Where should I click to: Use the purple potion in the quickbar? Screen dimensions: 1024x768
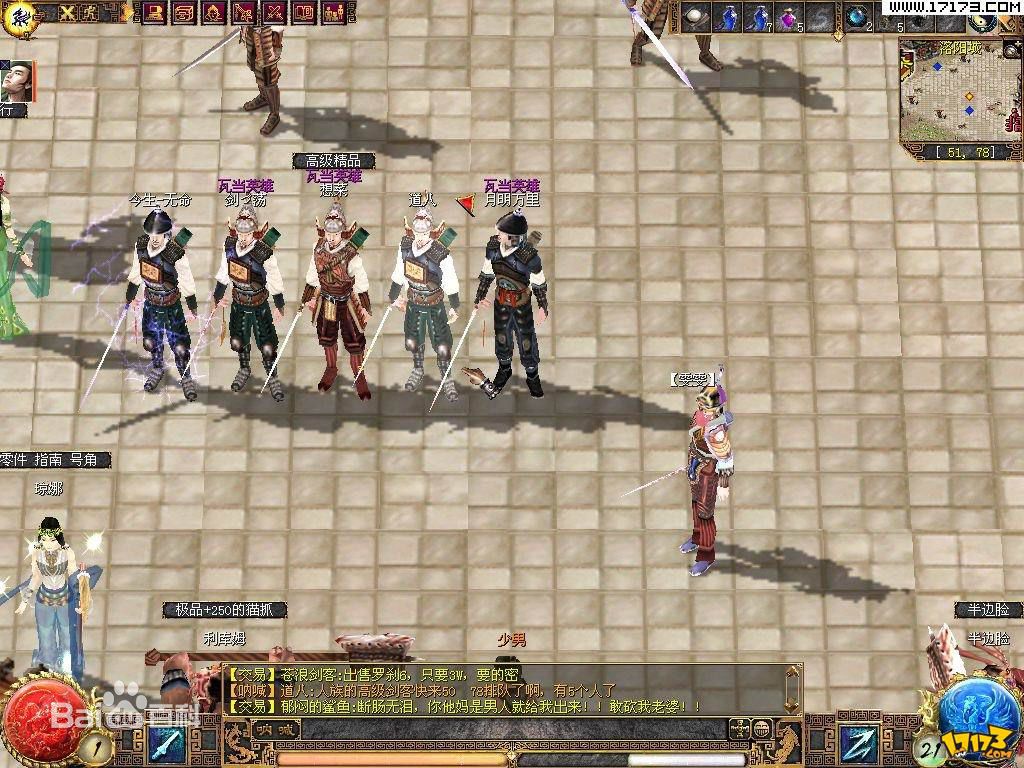click(x=789, y=17)
